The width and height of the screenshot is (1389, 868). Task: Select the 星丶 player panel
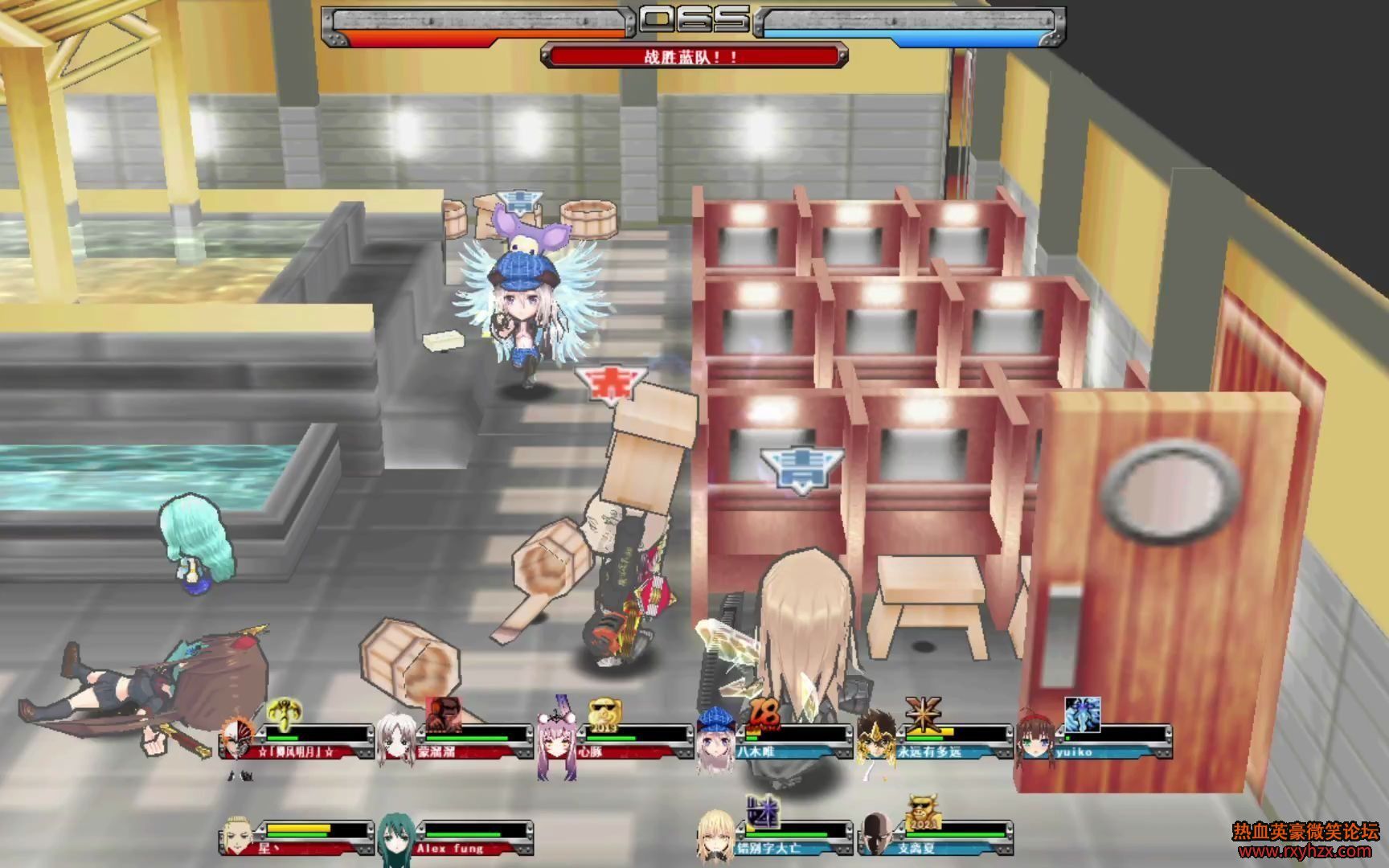(296, 838)
